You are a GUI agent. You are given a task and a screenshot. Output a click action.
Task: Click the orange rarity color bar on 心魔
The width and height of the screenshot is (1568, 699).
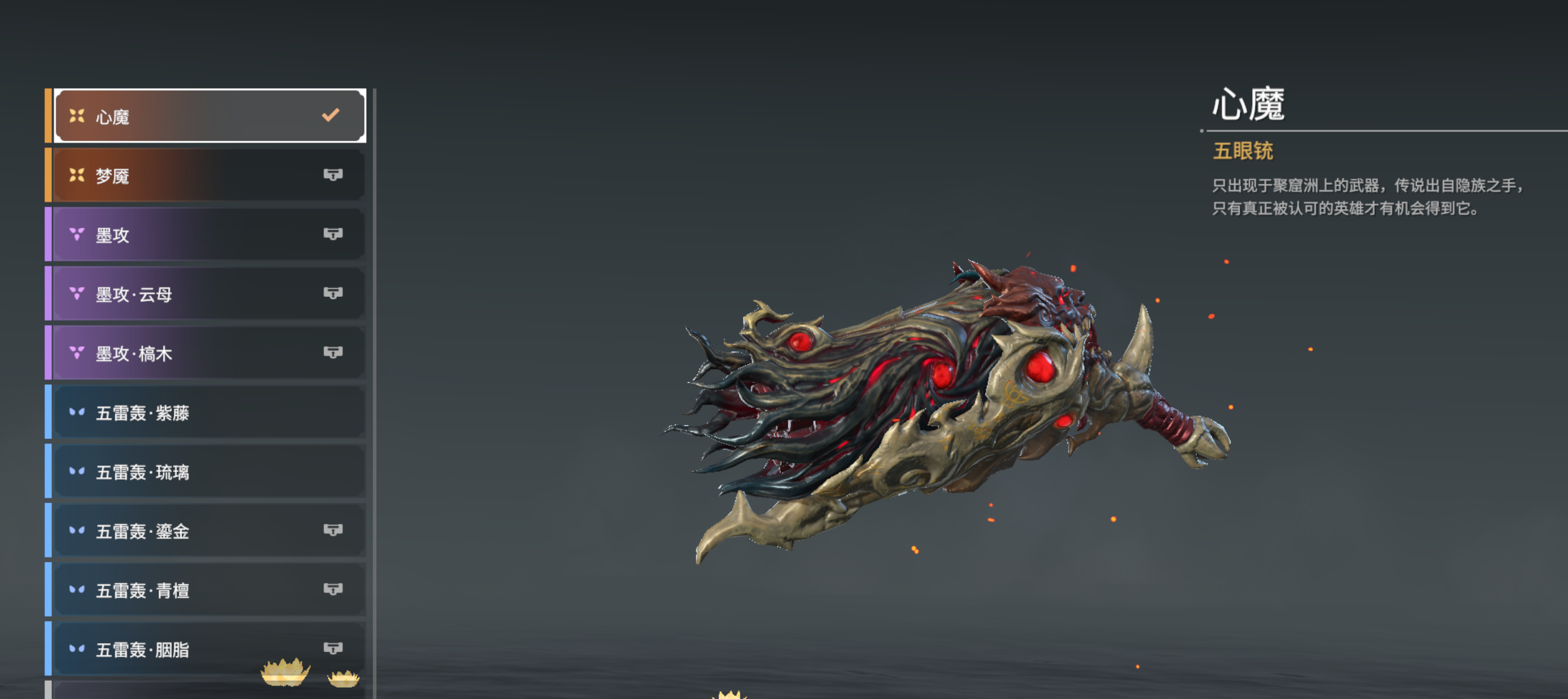point(48,114)
